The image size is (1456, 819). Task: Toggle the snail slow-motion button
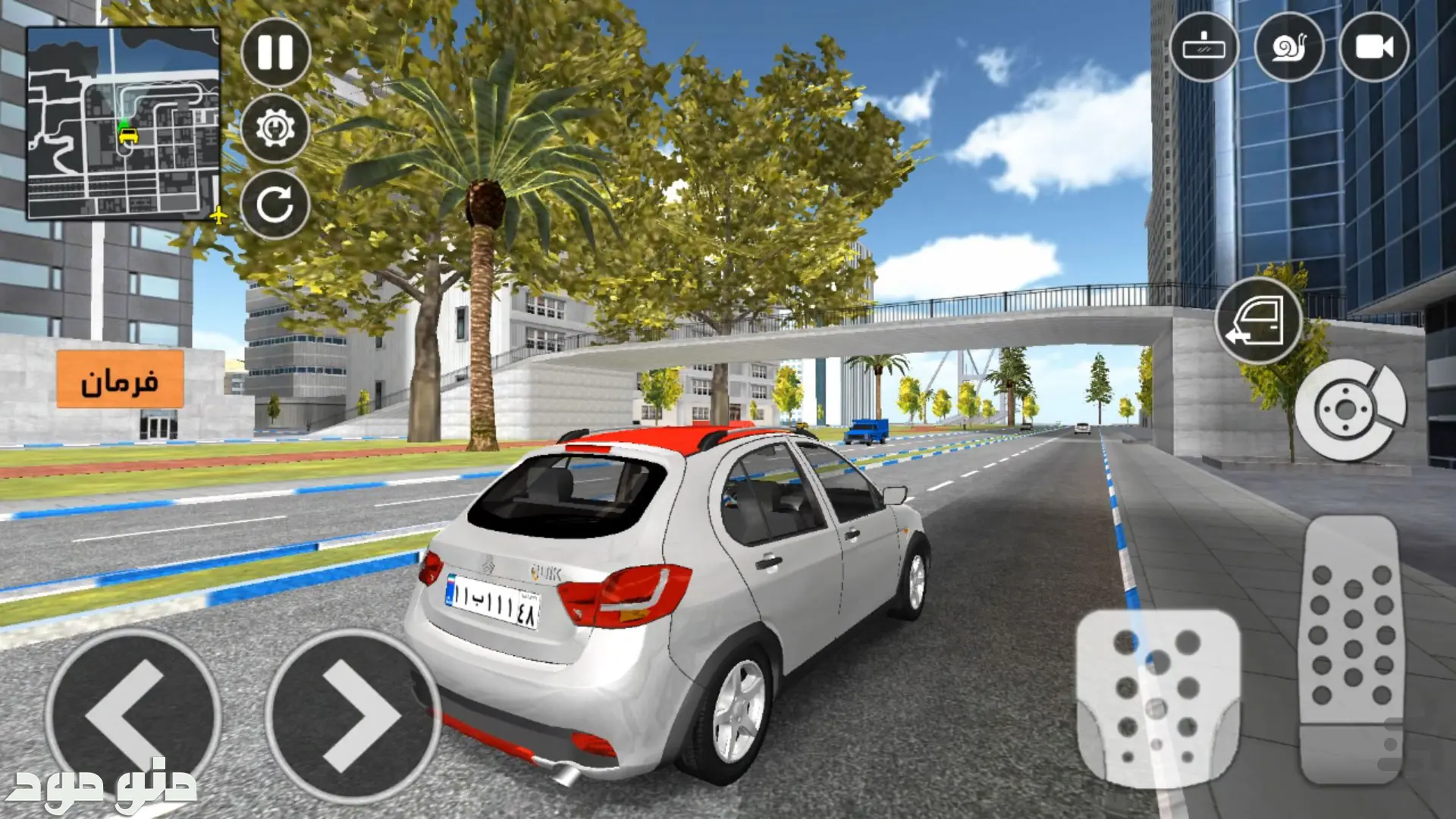(1289, 47)
